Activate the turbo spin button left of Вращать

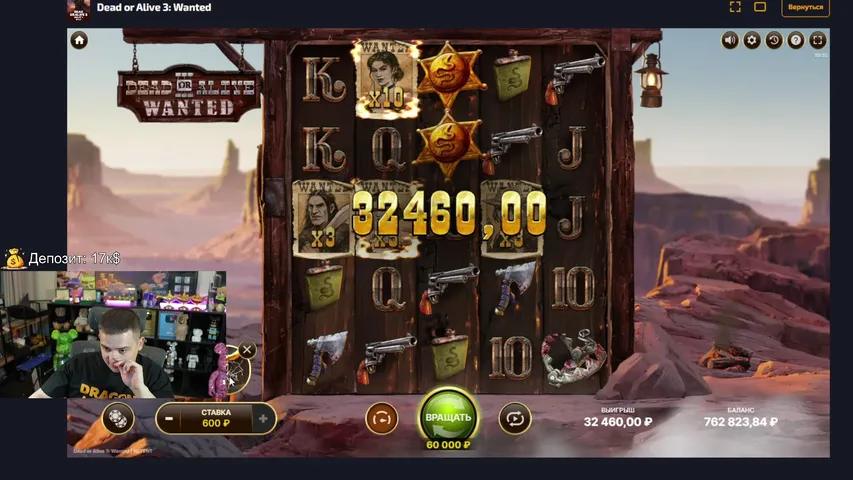(382, 417)
